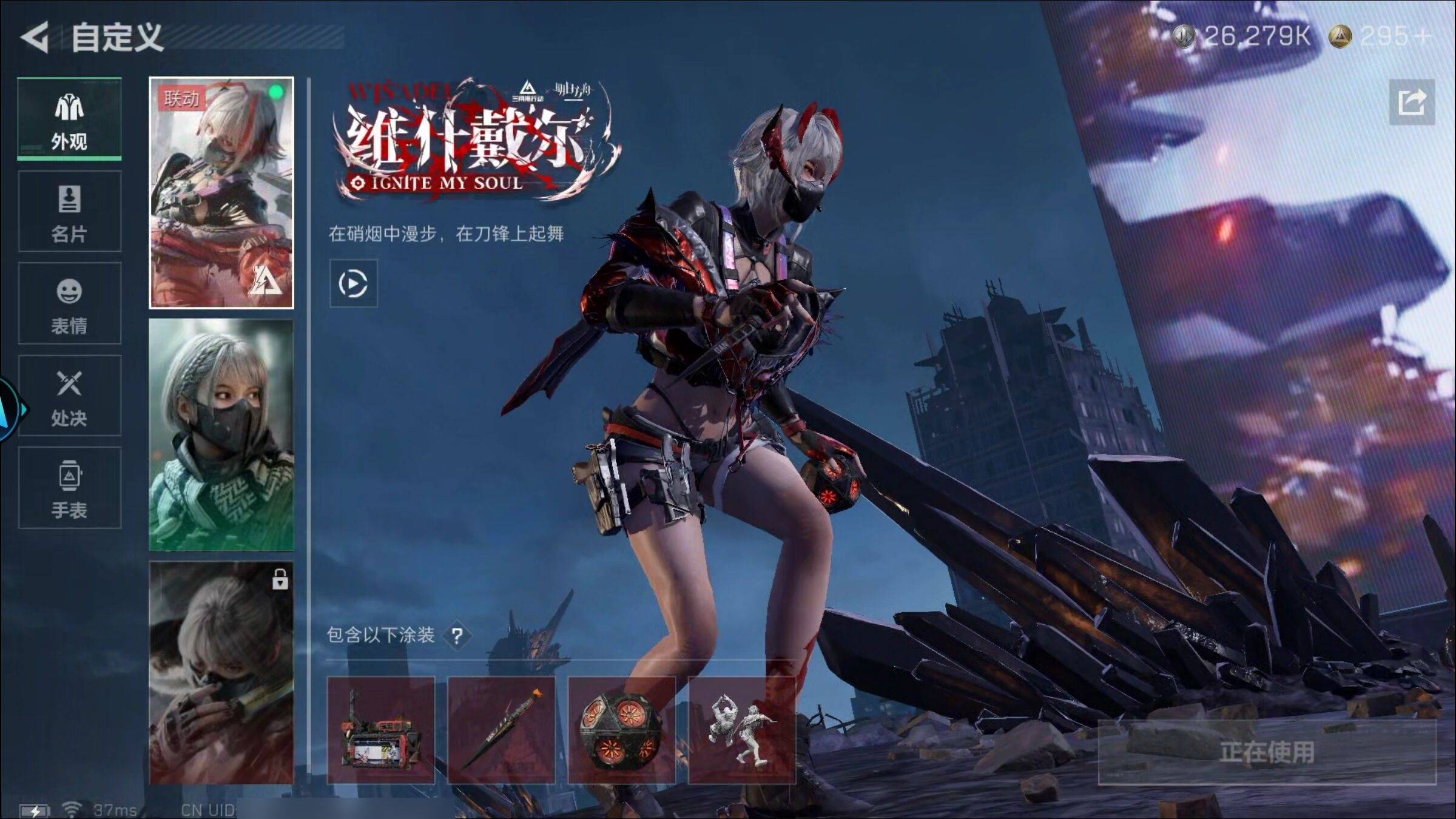
Task: Select the 表情 emote tab
Action: point(69,303)
